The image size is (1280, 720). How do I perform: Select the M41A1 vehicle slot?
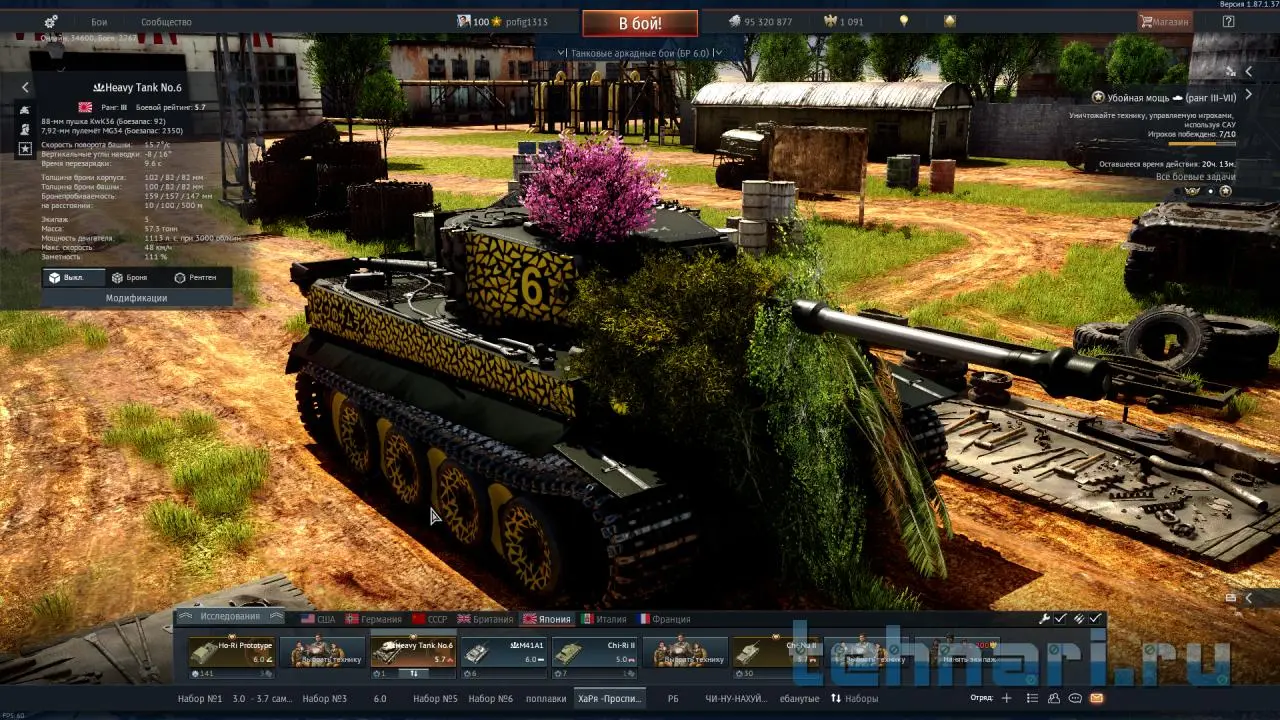[504, 652]
